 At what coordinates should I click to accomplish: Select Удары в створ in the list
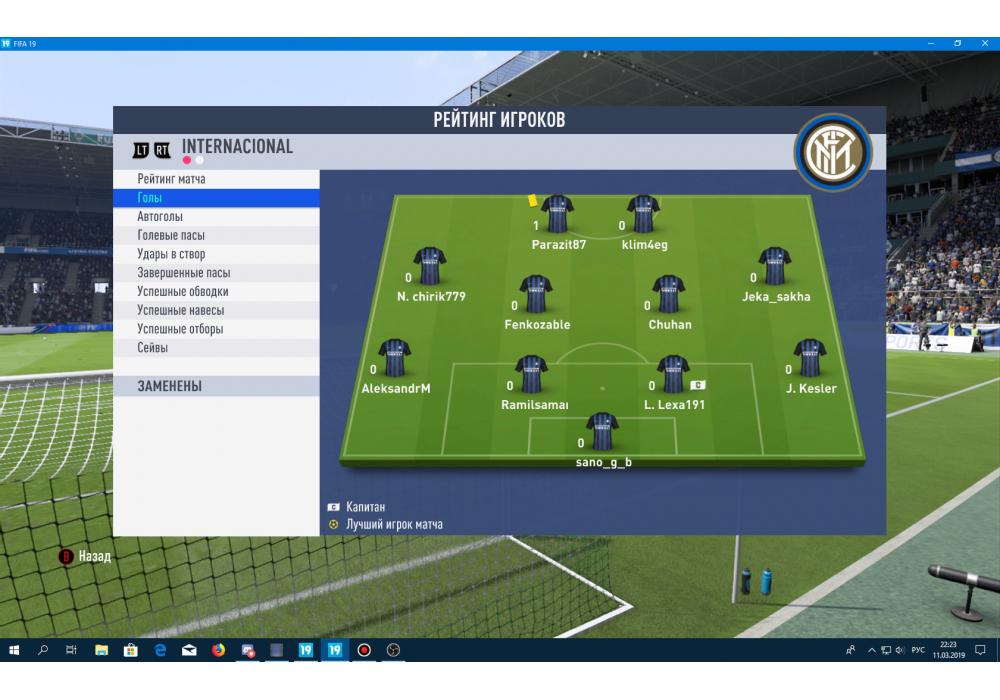(171, 254)
